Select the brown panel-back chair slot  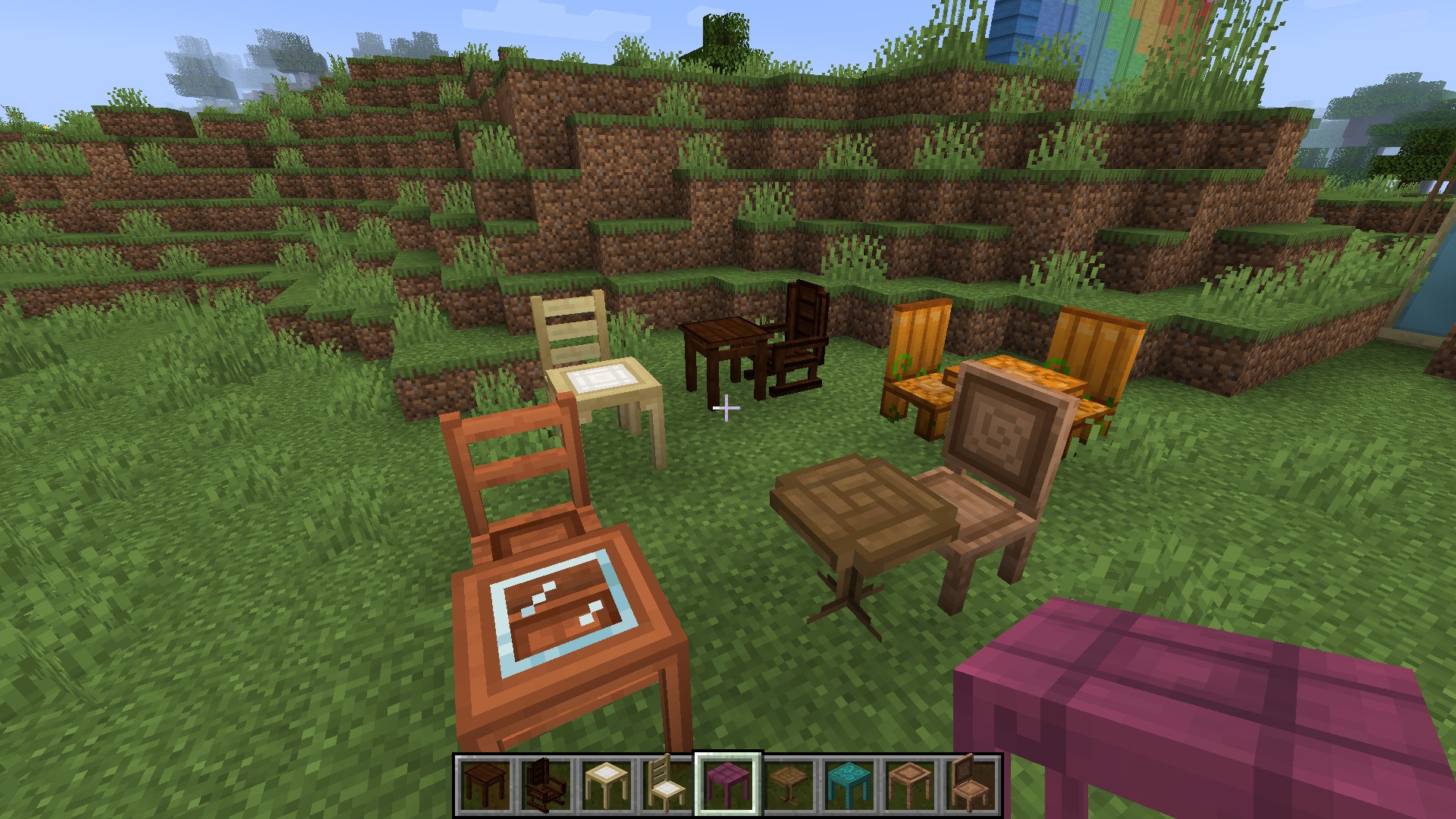click(971, 784)
